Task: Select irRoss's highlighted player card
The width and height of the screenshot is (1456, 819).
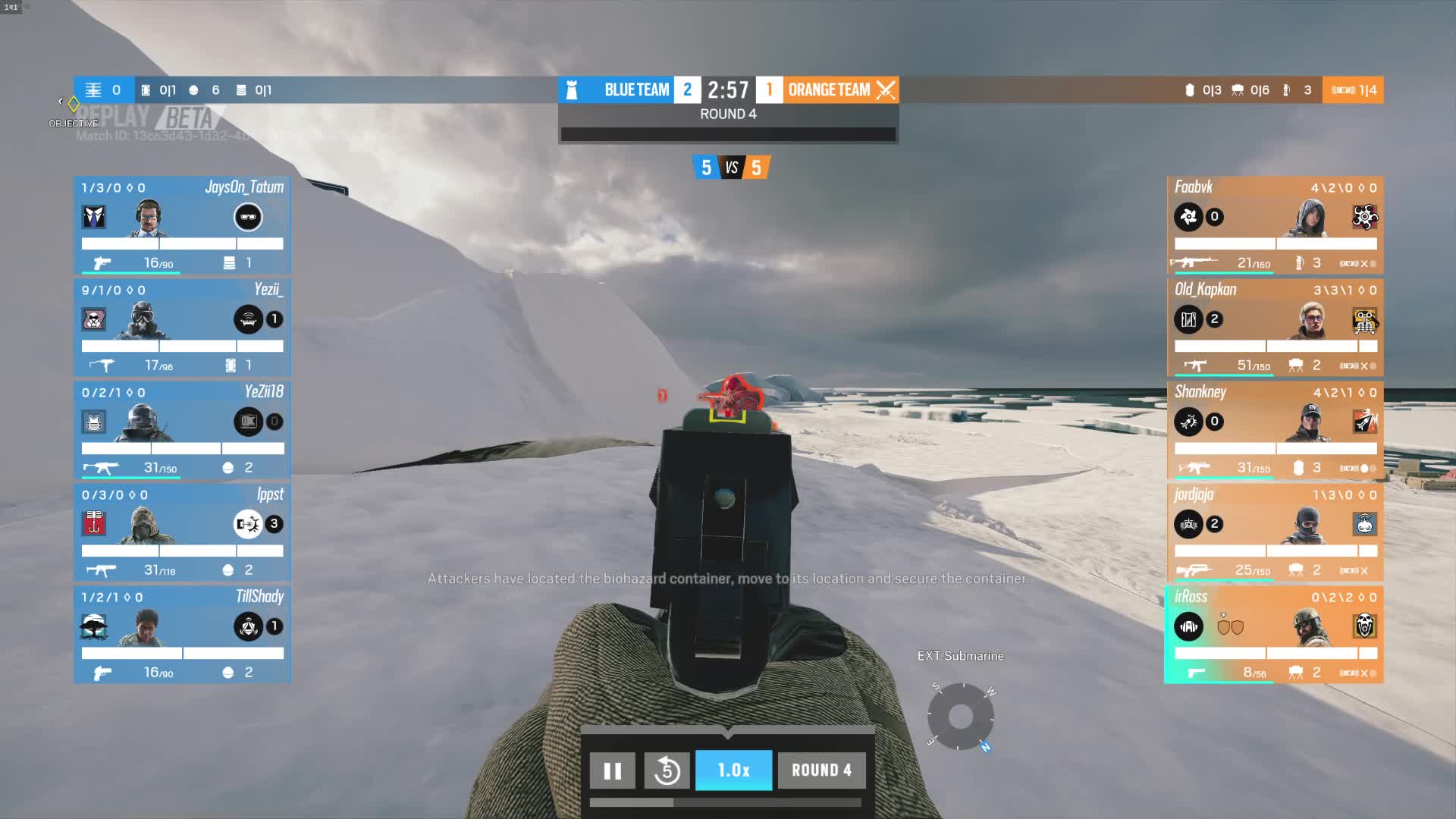Action: point(1275,635)
